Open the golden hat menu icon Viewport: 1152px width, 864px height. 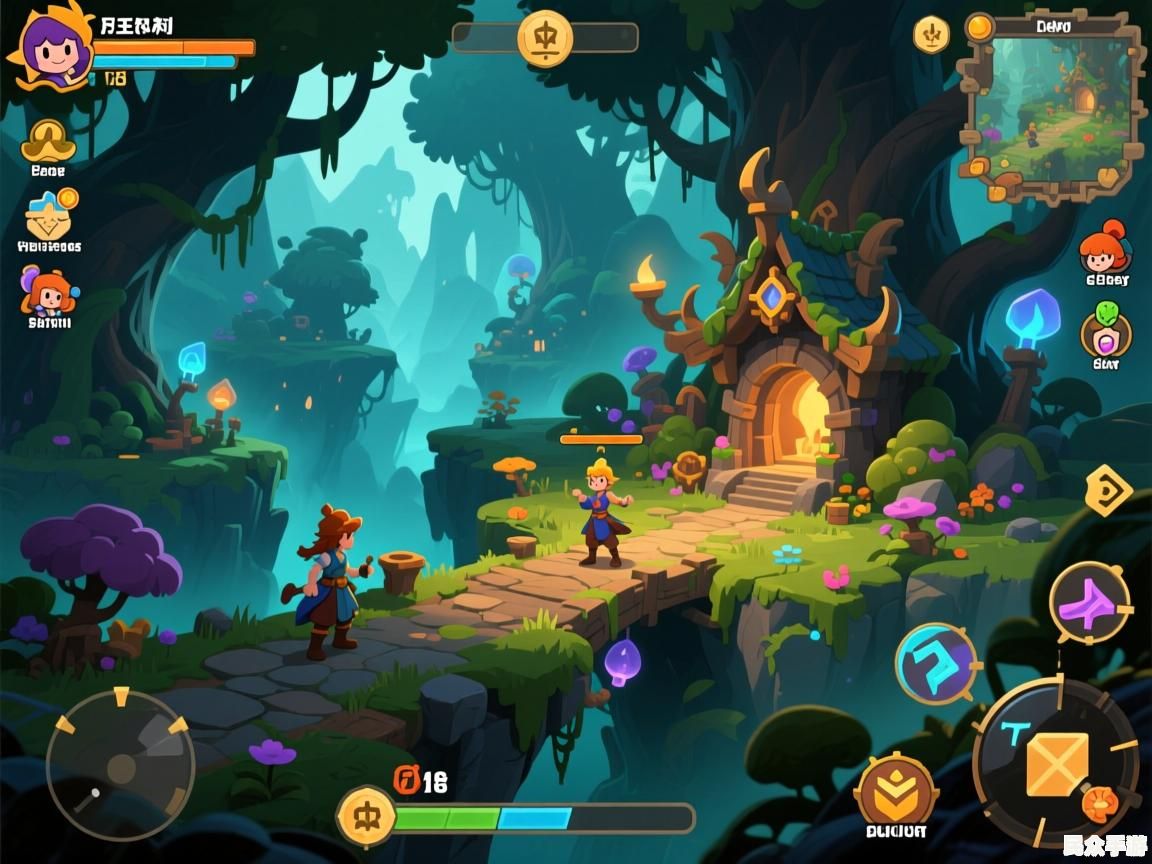click(48, 141)
